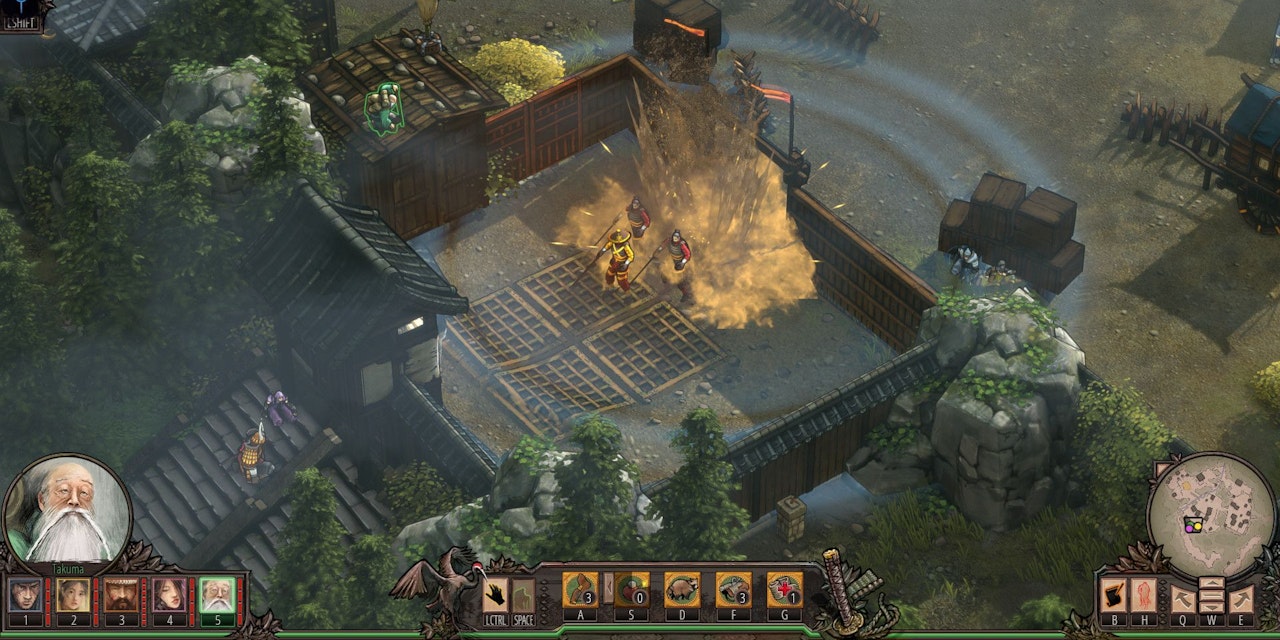Rotate the camera left with the arrow button

click(x=1183, y=598)
